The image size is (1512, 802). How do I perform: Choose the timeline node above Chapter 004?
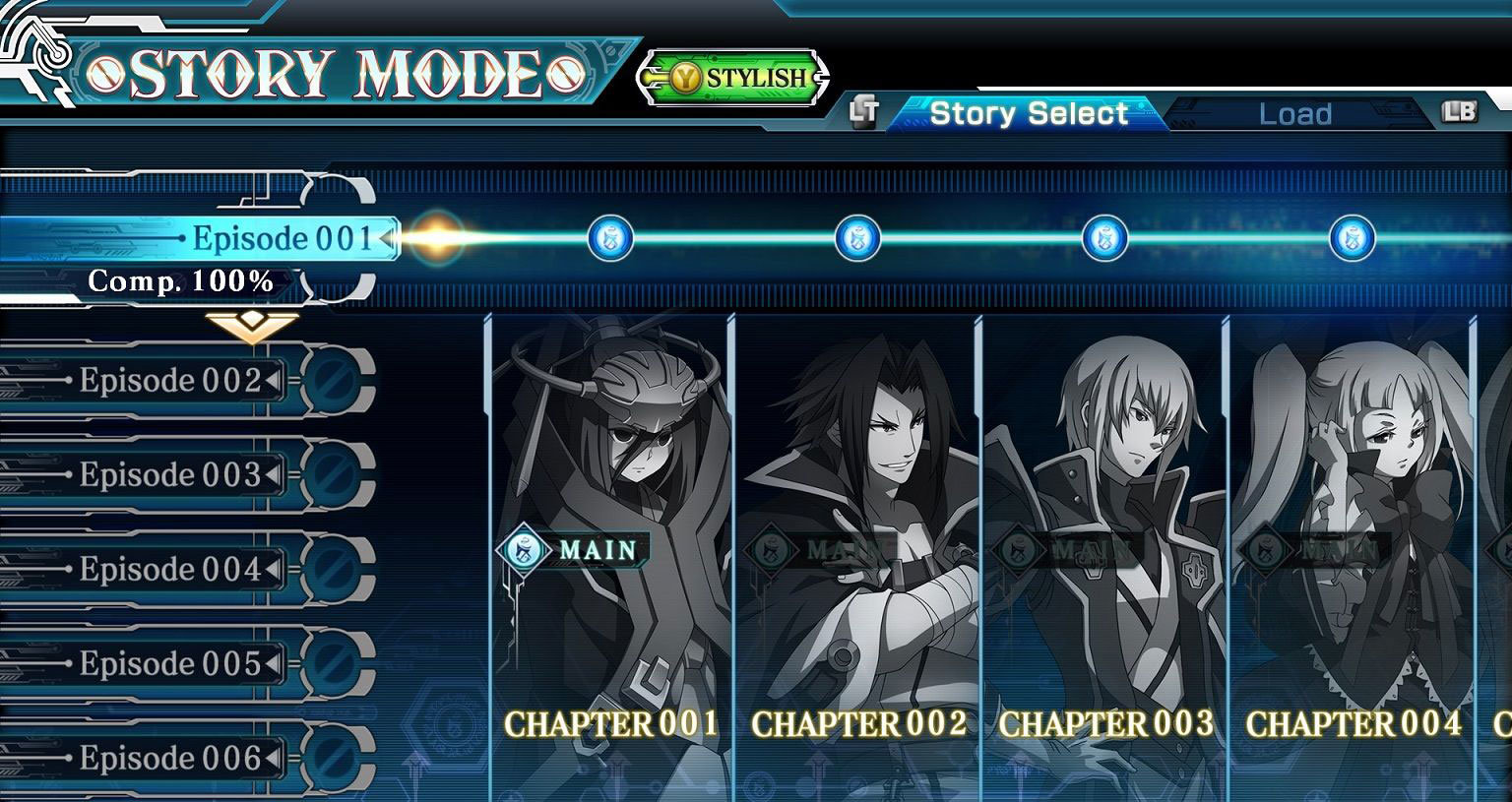coord(1352,238)
